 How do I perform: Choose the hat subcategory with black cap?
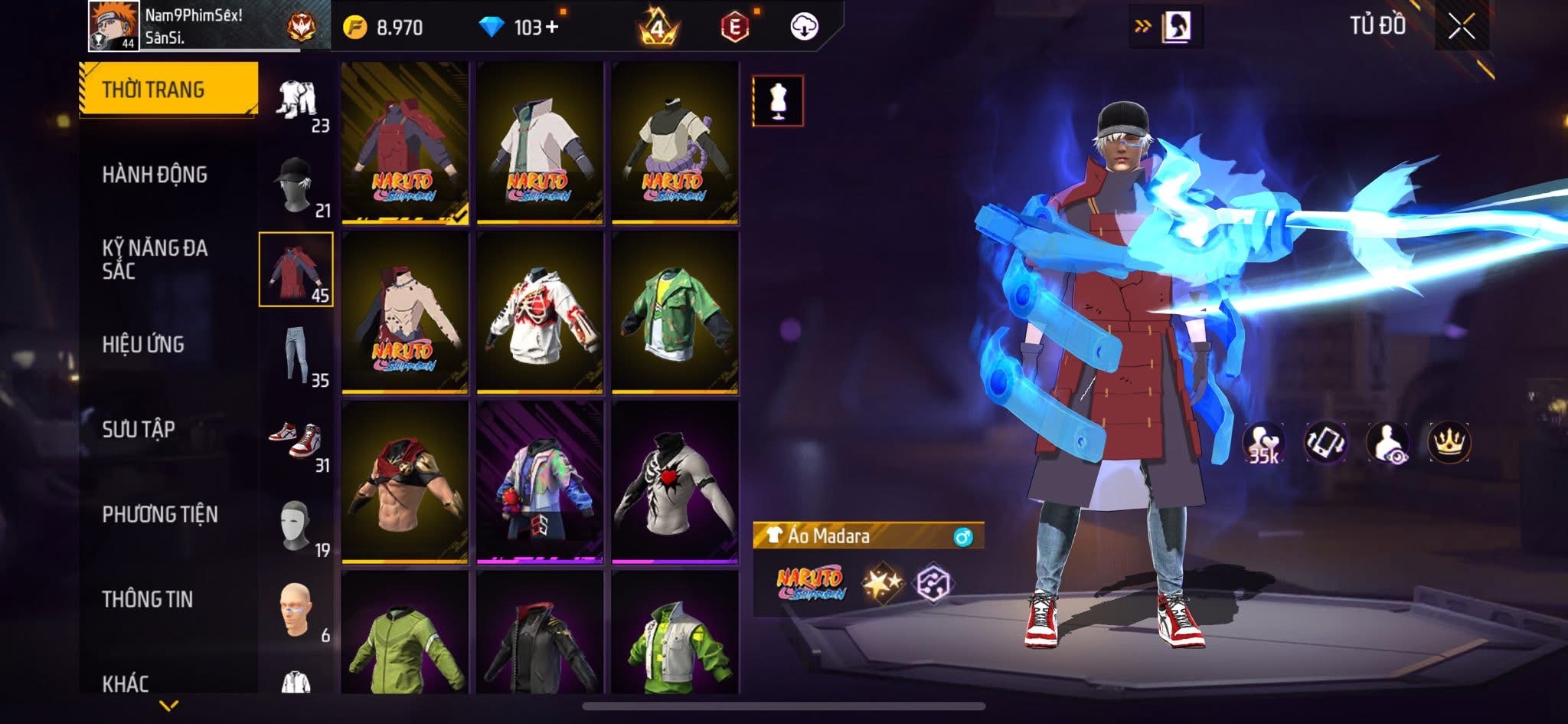click(296, 185)
